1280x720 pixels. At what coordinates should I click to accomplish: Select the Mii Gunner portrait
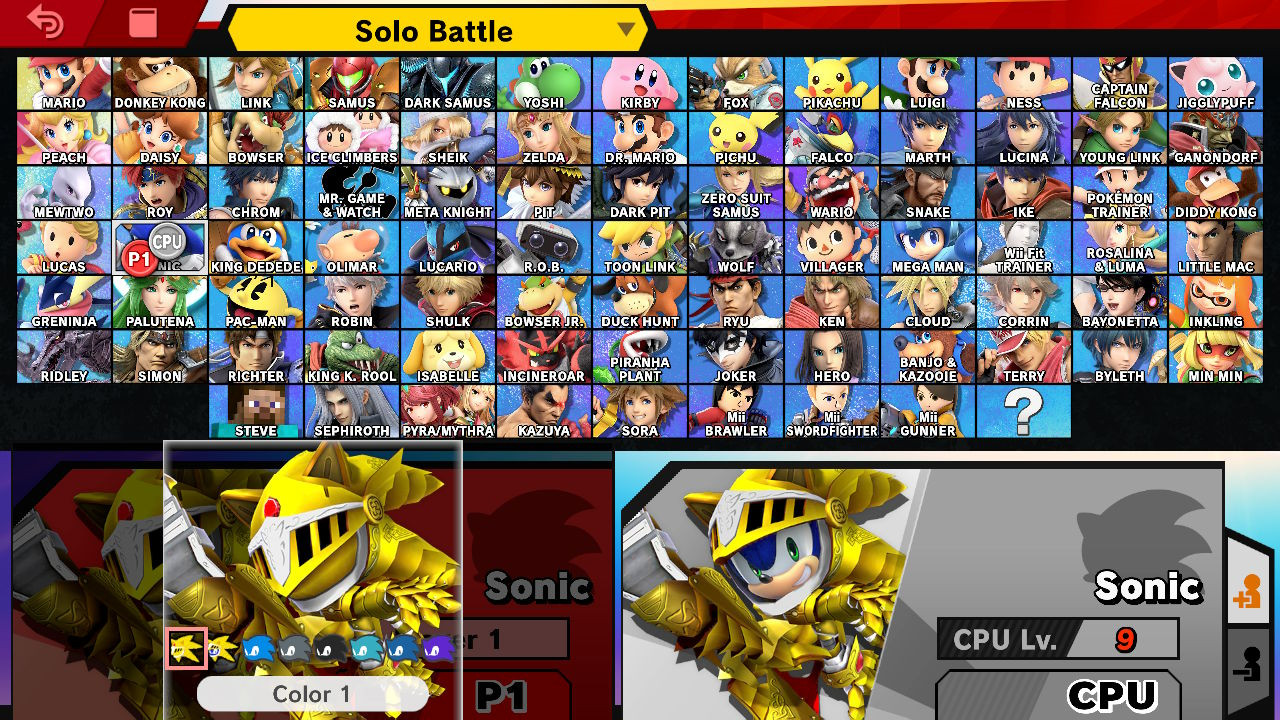click(927, 411)
